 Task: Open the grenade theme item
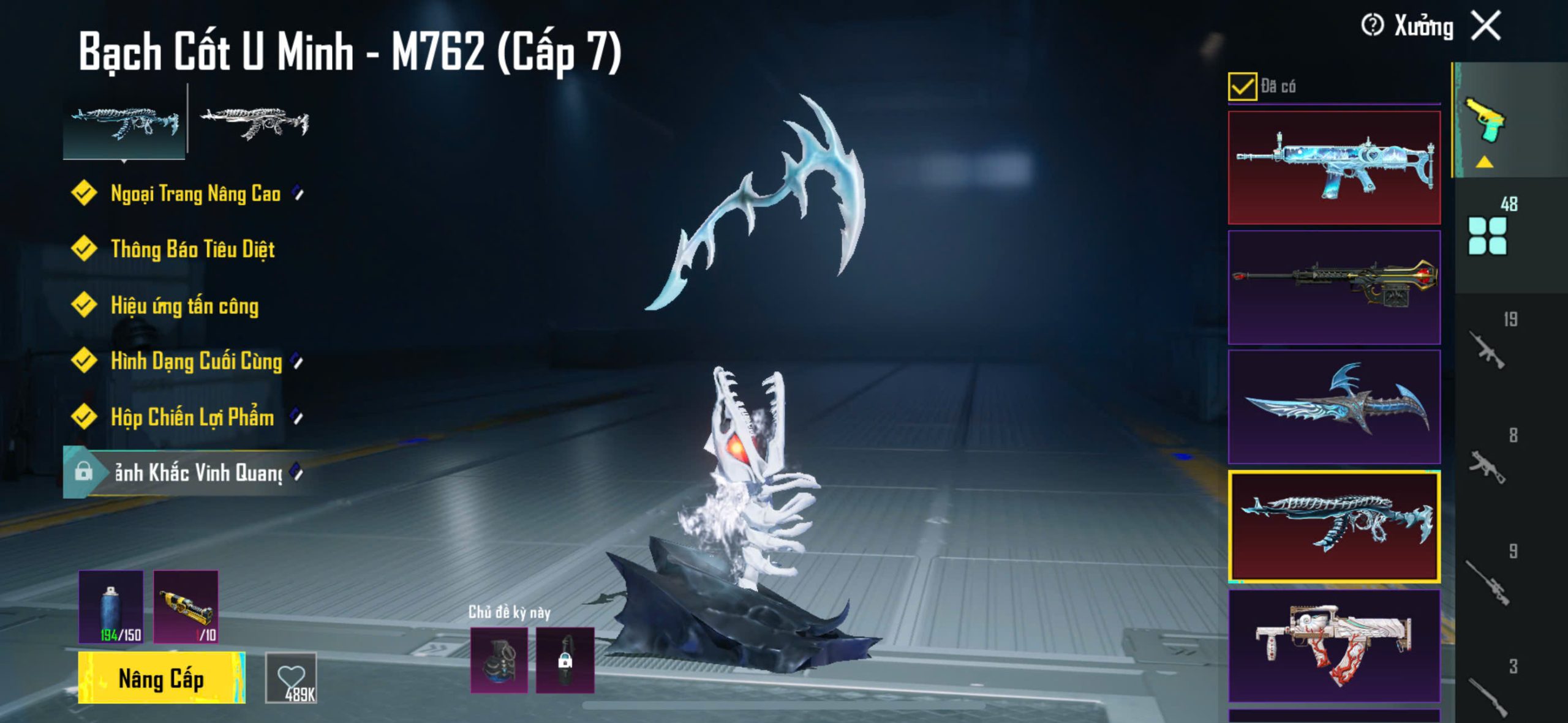[x=499, y=660]
